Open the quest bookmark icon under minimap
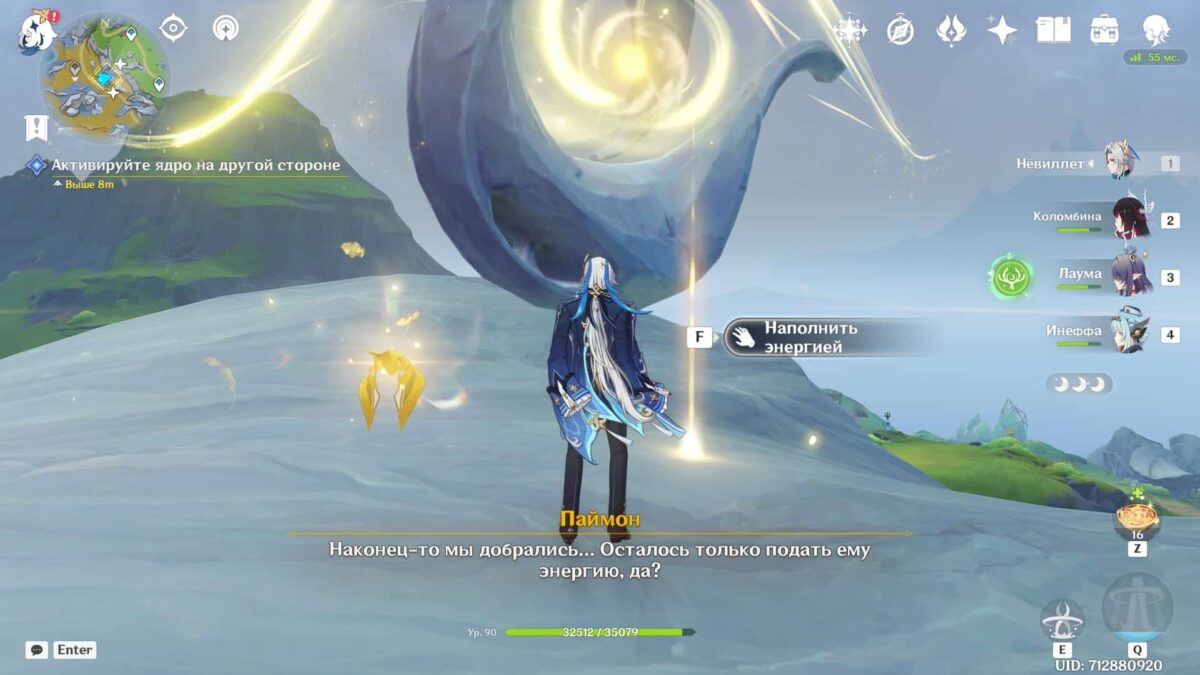1200x675 pixels. tap(36, 127)
